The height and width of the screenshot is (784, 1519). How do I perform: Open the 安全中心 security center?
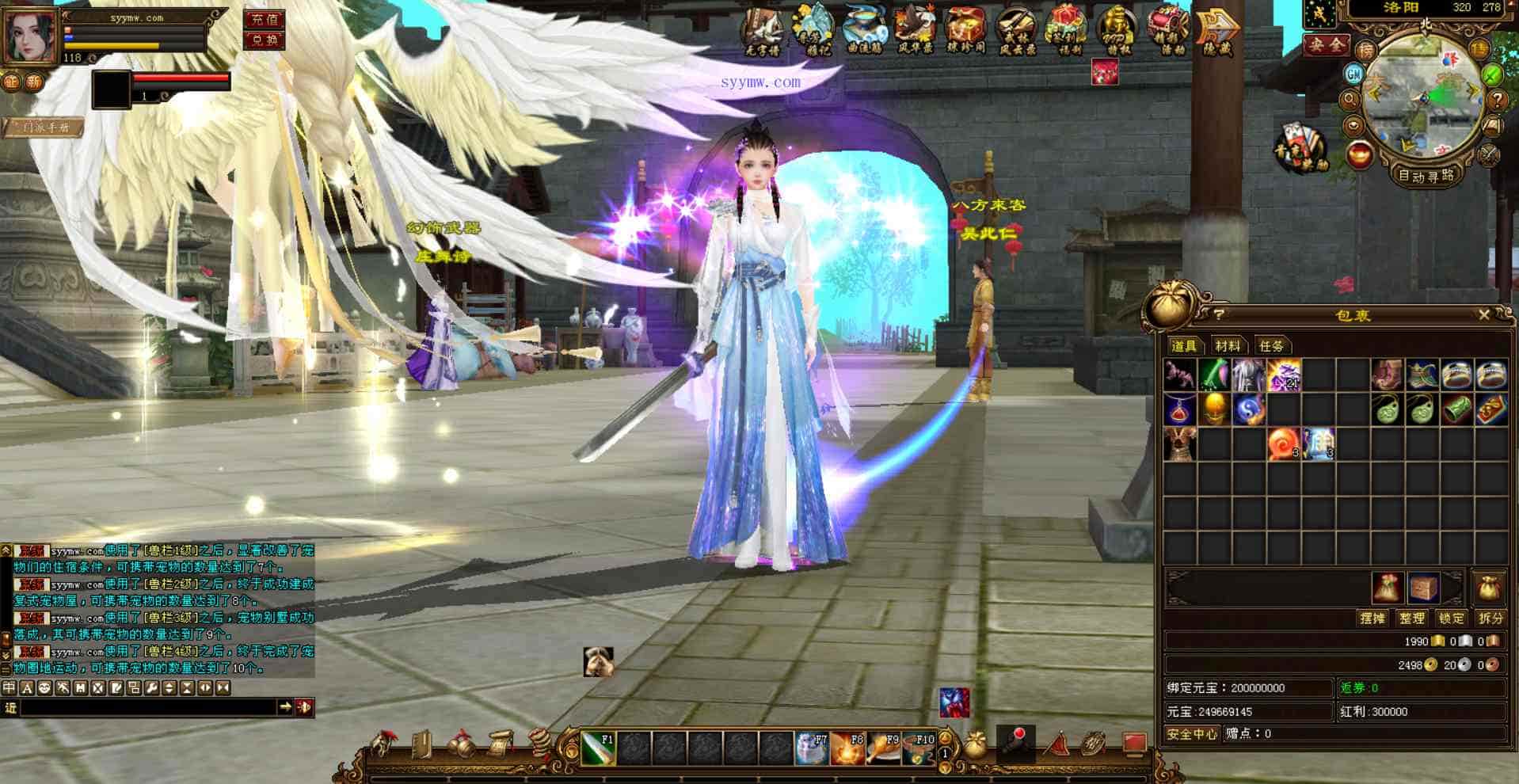(1192, 734)
